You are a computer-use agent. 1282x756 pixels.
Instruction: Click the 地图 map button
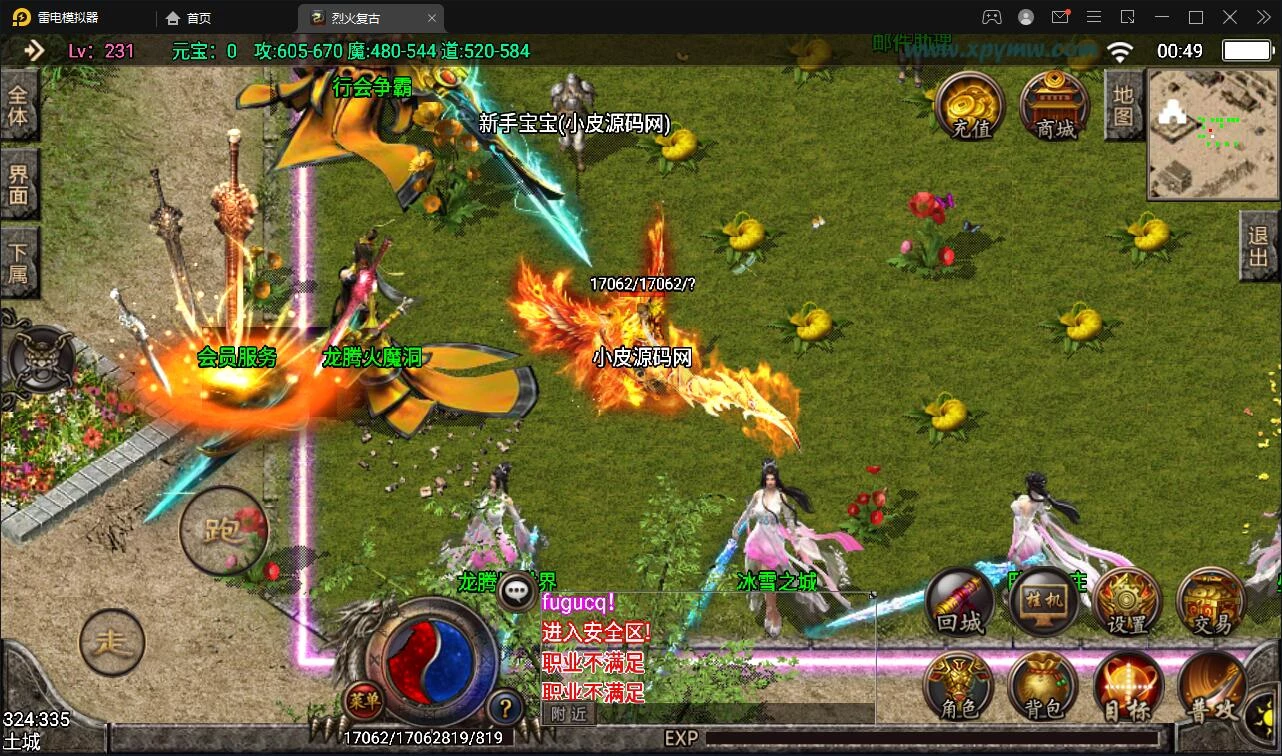click(1124, 106)
